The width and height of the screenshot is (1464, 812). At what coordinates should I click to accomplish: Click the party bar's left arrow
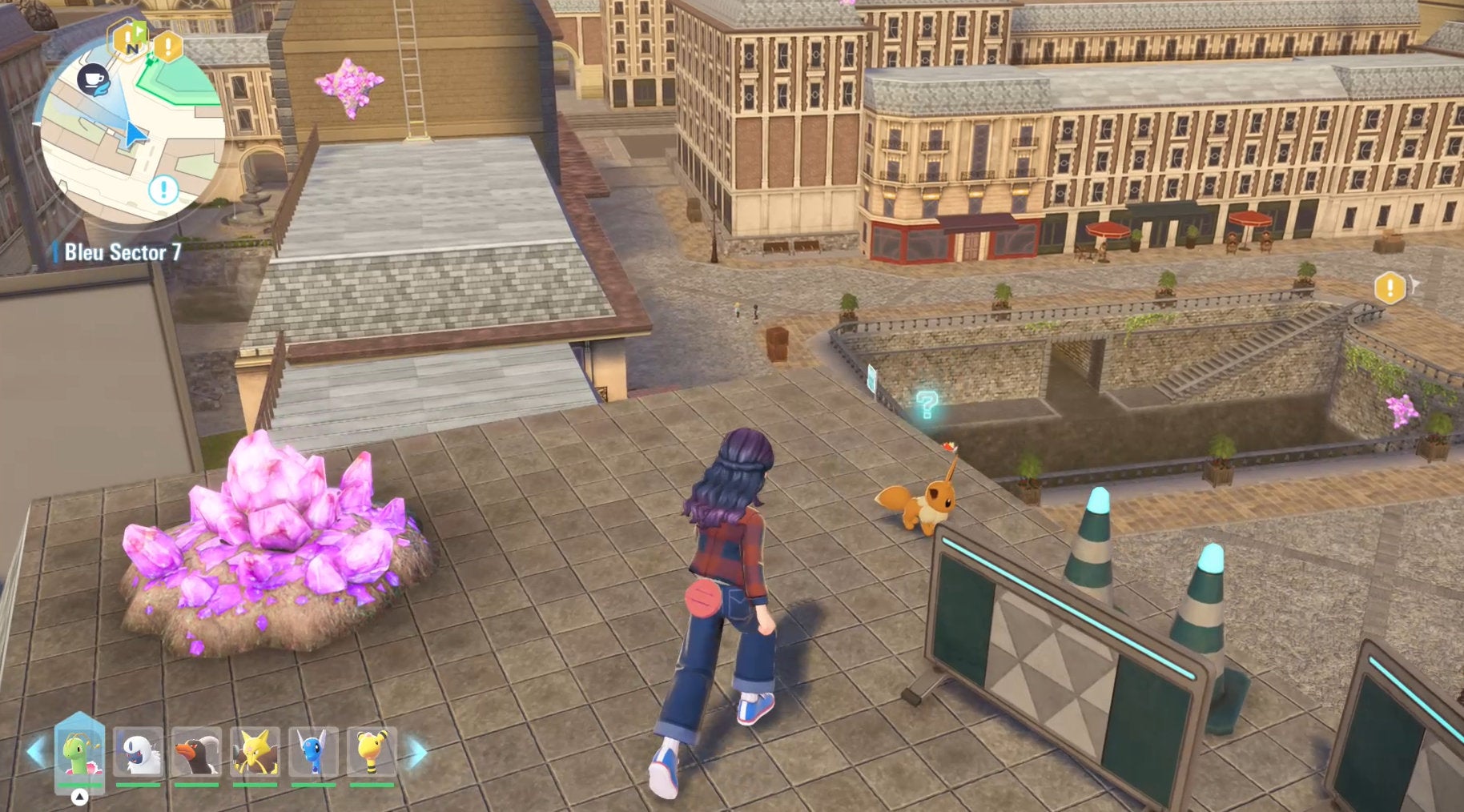tap(35, 753)
